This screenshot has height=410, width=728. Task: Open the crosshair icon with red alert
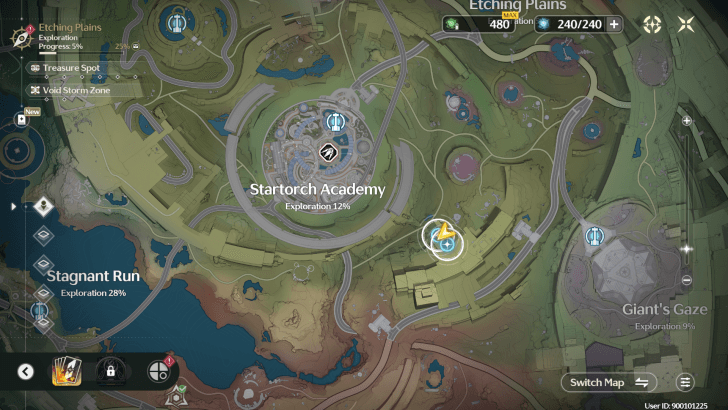click(158, 372)
